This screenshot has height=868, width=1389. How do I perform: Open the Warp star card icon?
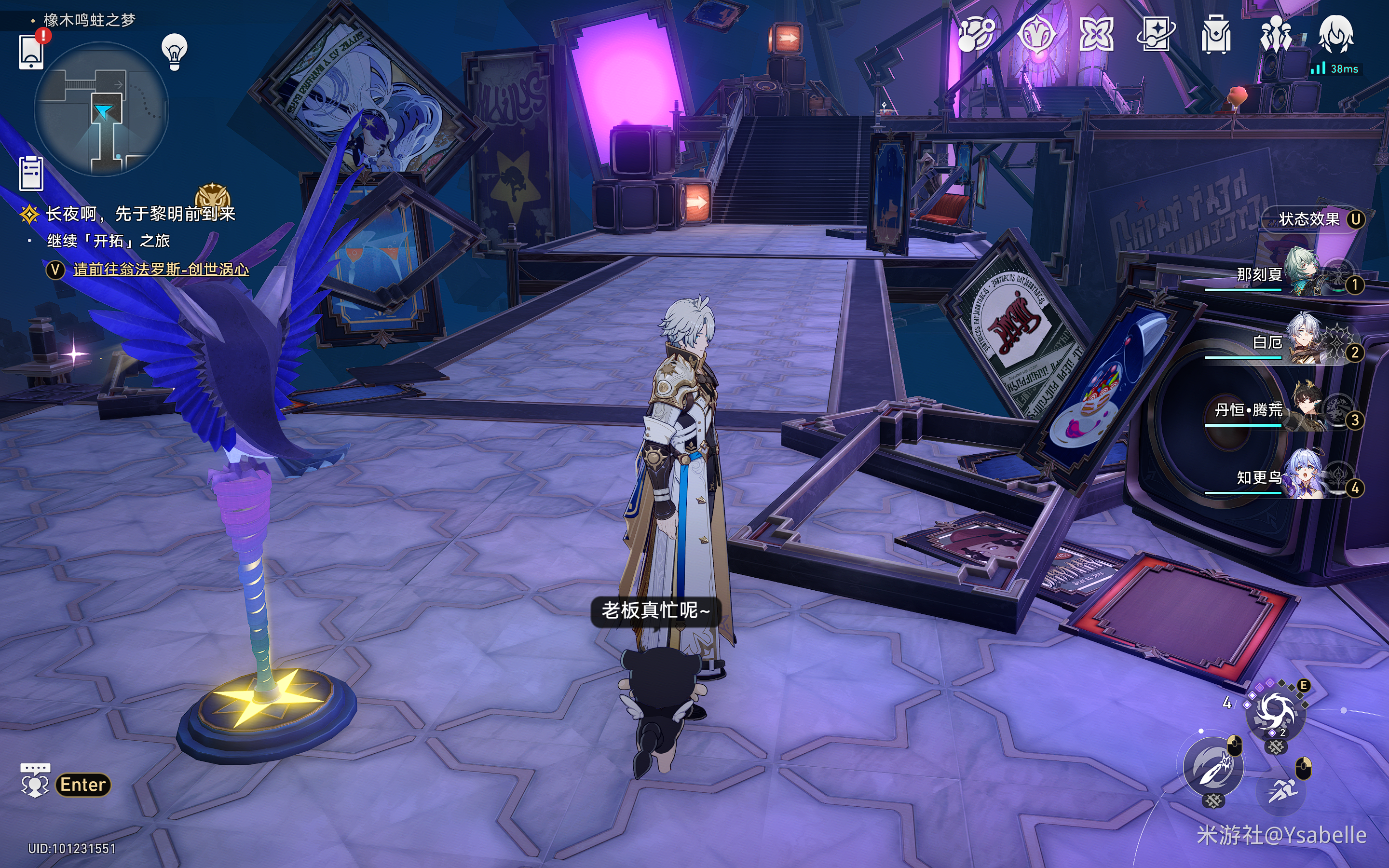(x=1156, y=34)
